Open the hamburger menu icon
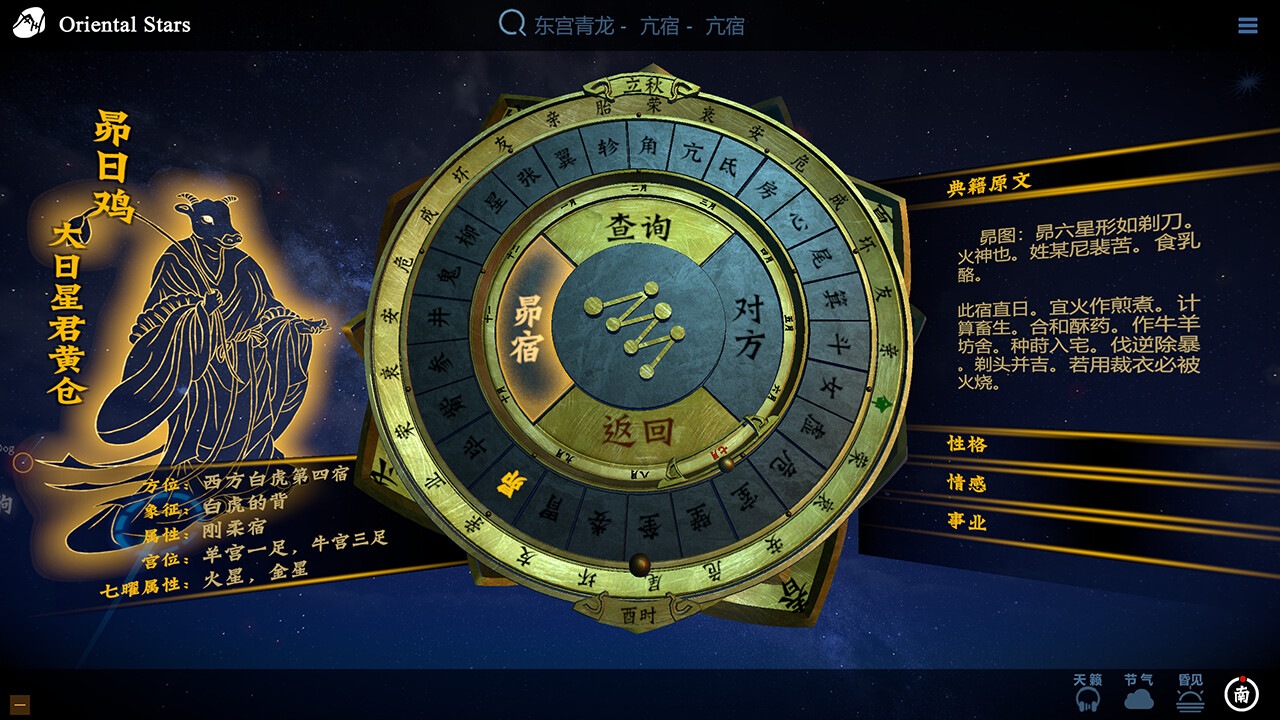Screen dimensions: 1280x720 (x=1248, y=24)
